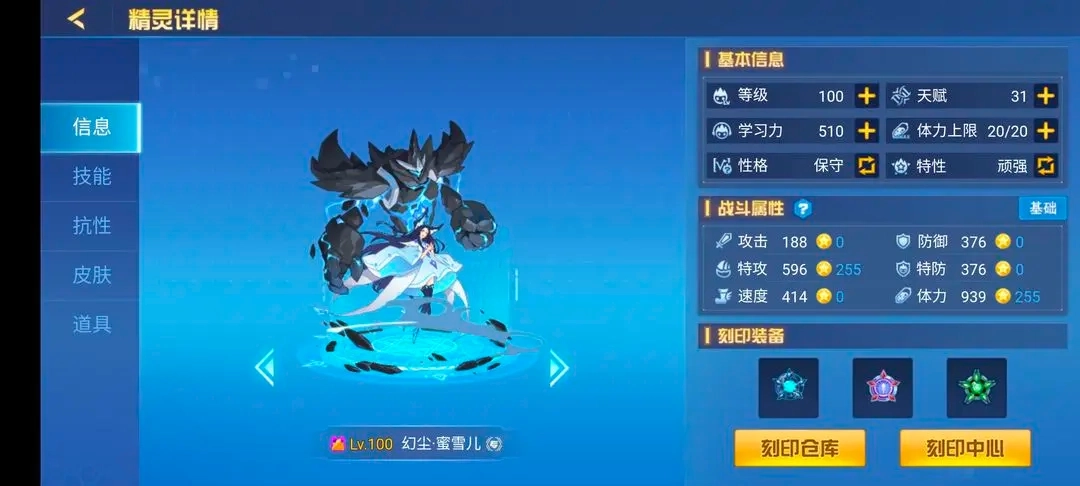Screen dimensions: 1080x486
Task: Show the 道具 tab
Action: click(91, 324)
